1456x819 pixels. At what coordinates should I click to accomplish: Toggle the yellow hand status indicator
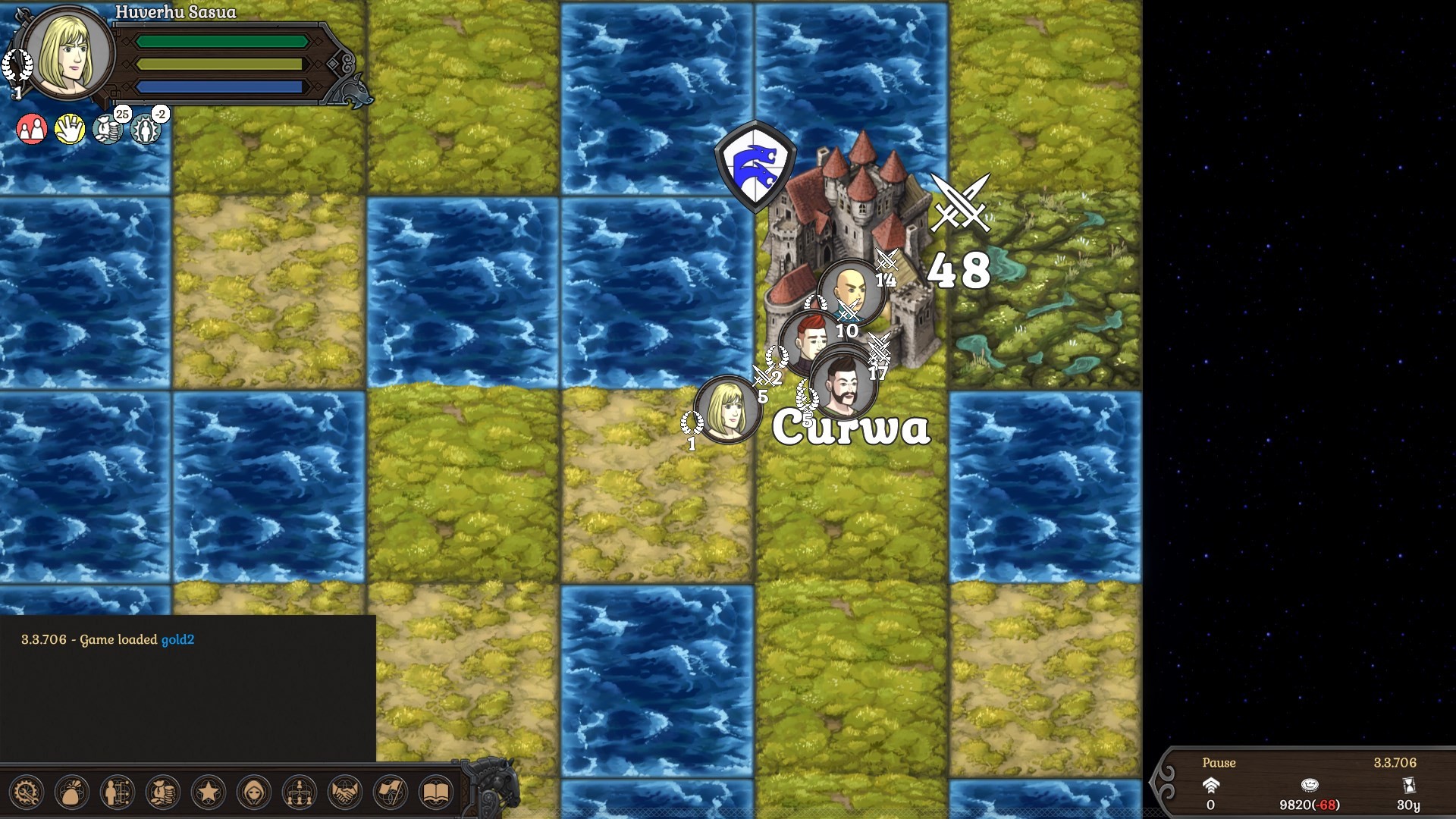[x=69, y=129]
